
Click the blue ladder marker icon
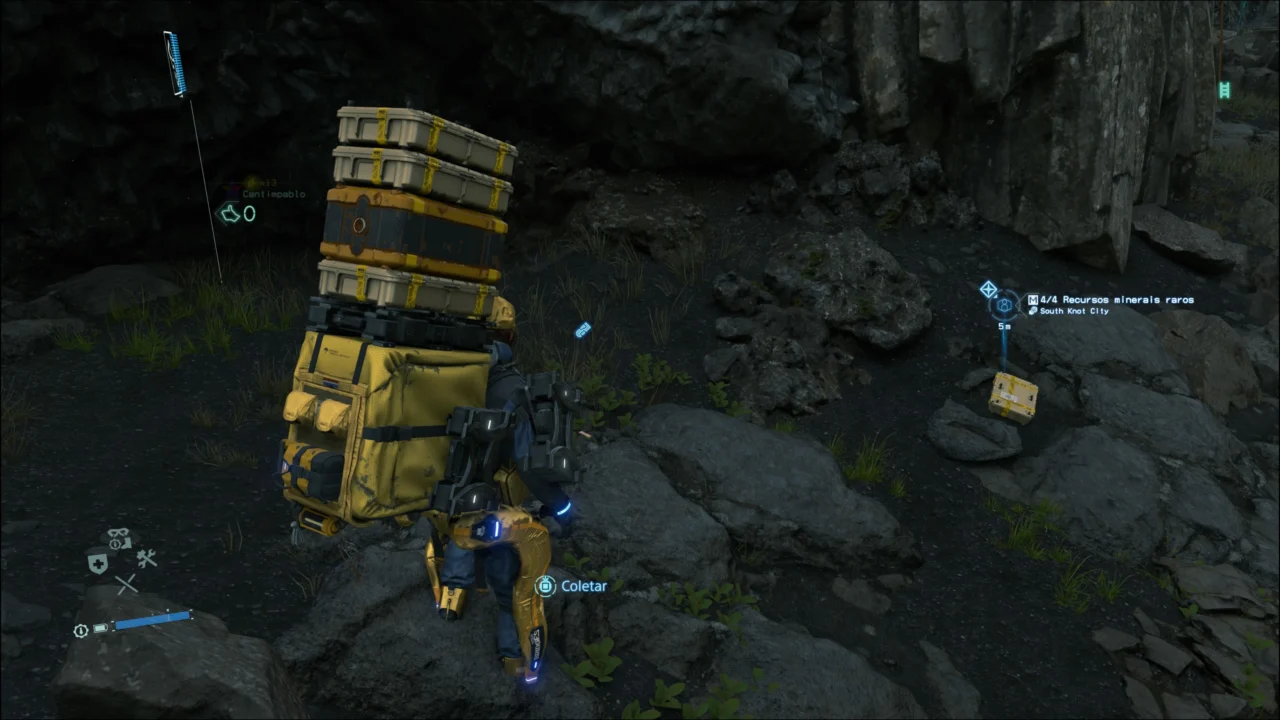click(x=175, y=63)
